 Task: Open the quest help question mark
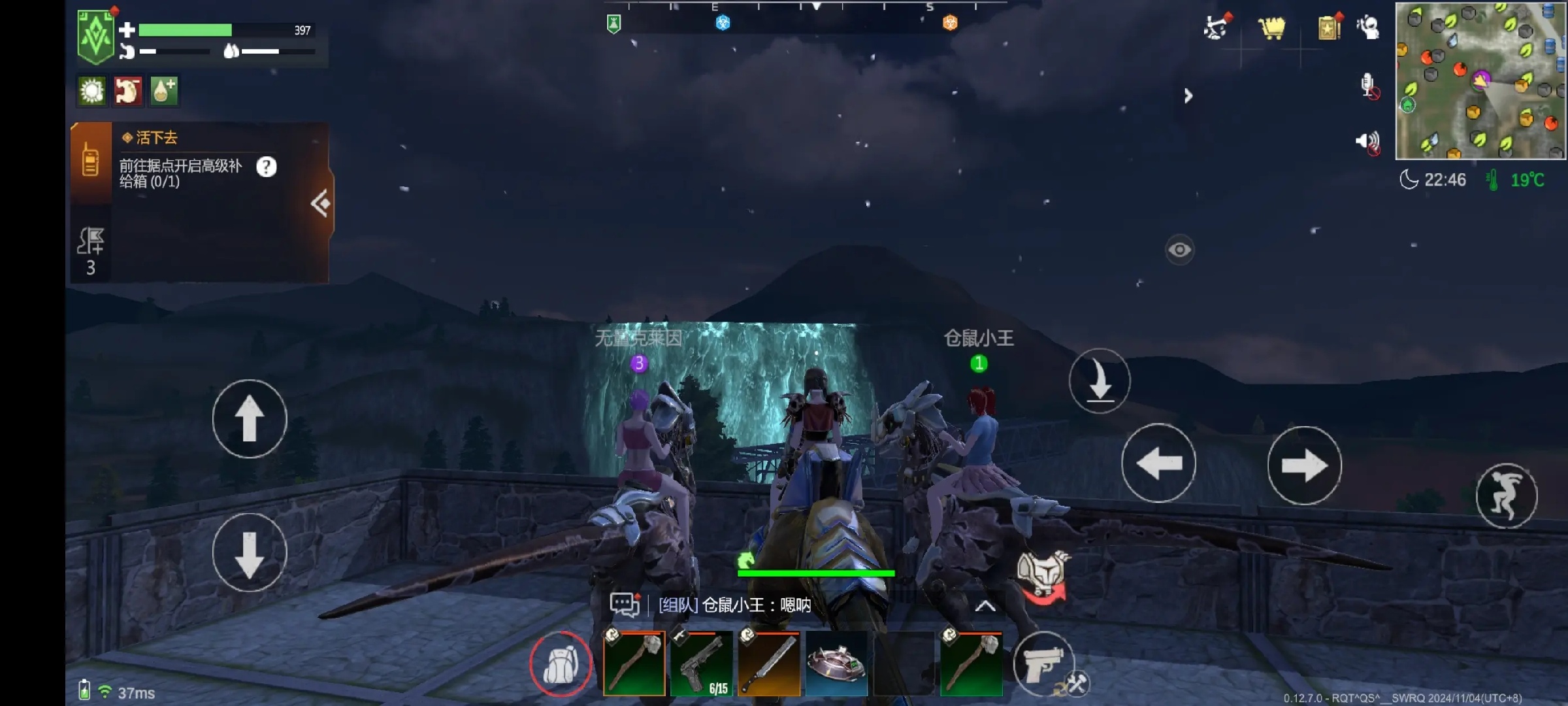[266, 167]
